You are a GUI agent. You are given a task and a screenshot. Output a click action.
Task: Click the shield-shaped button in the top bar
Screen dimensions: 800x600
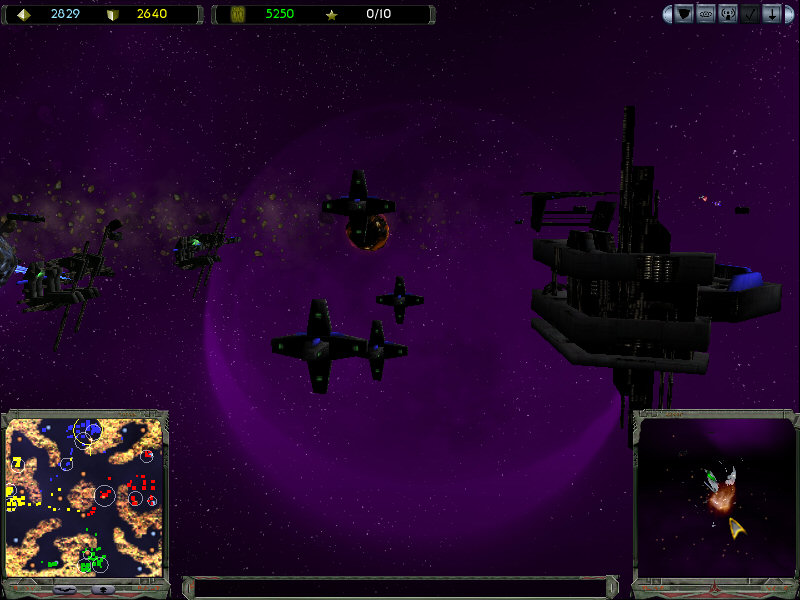coord(684,14)
